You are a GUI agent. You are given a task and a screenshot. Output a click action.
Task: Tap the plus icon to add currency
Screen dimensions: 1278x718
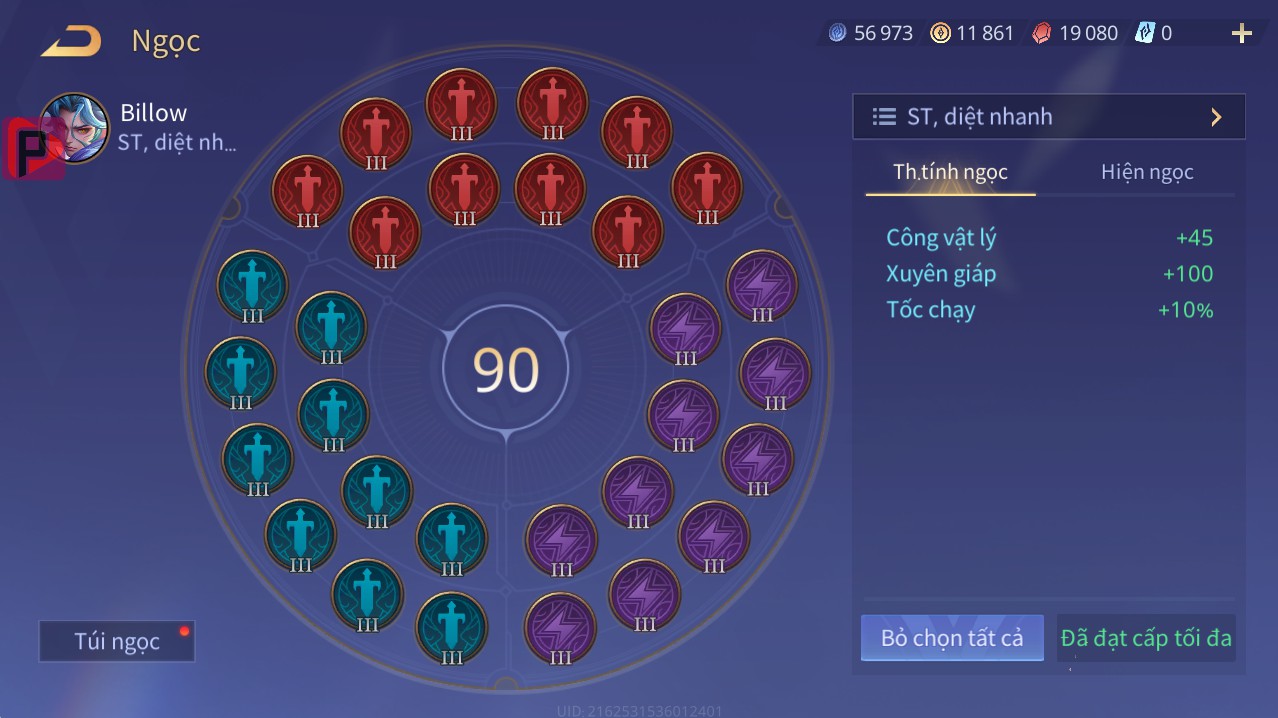[x=1241, y=34]
